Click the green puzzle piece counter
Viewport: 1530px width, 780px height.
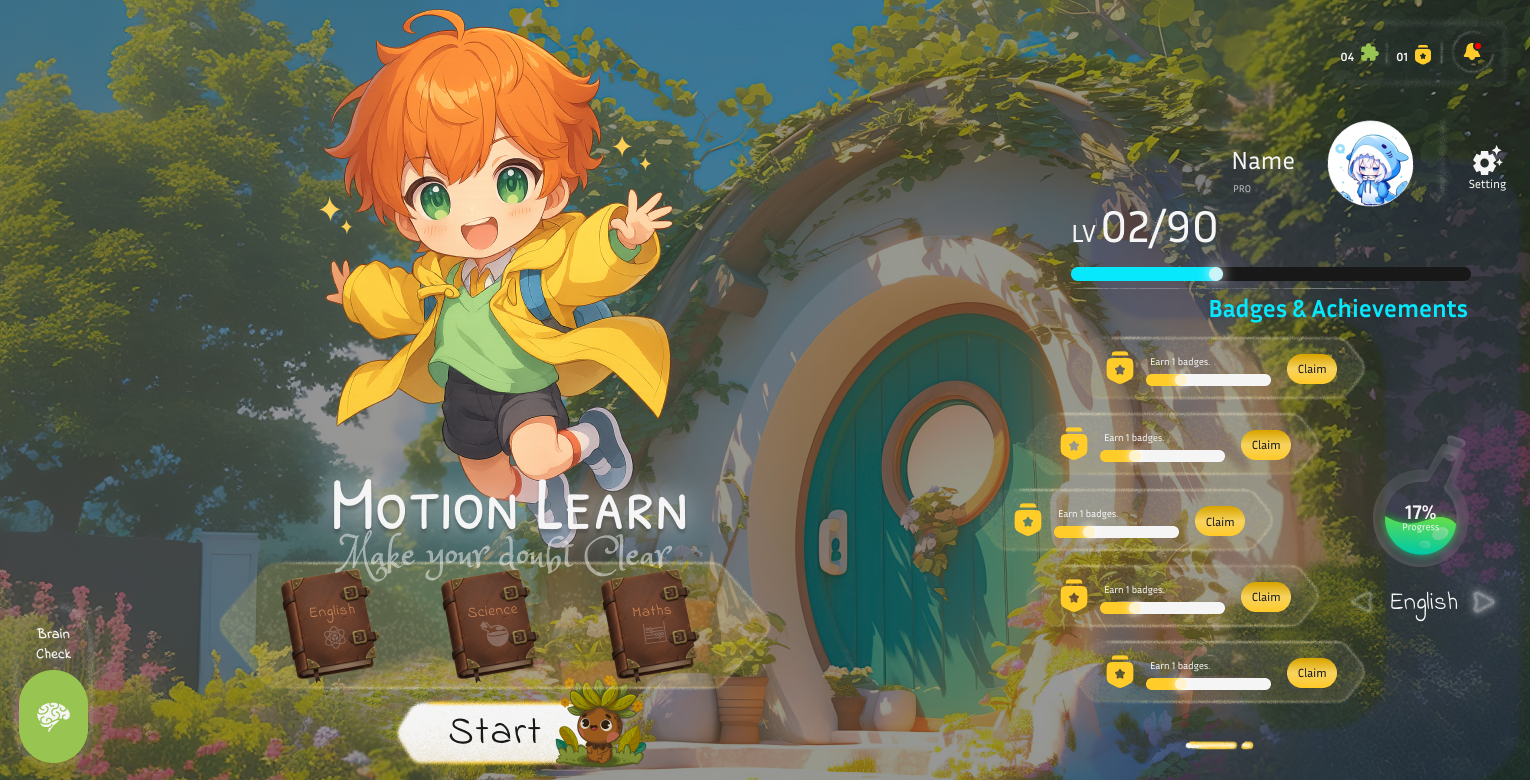click(1369, 54)
